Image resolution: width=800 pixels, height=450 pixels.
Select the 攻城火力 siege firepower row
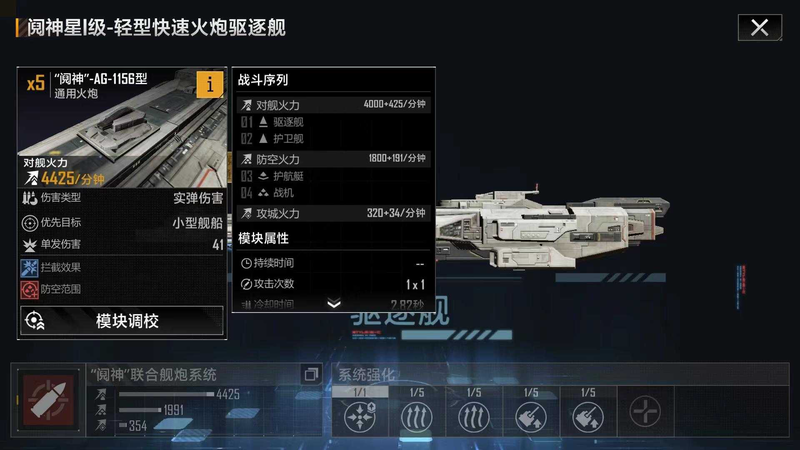[x=333, y=213]
